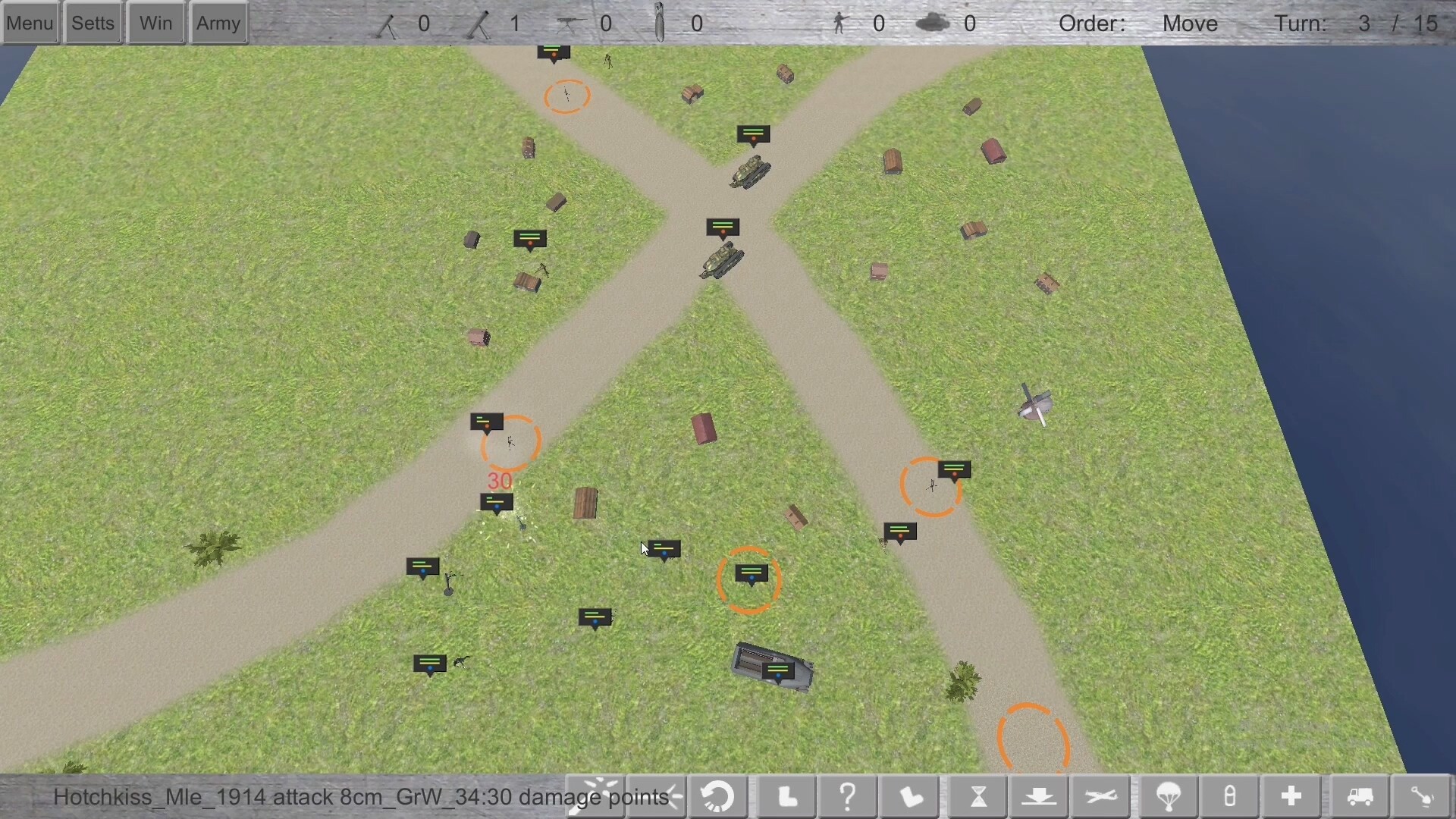This screenshot has width=1456, height=819.
Task: Open the Menu panel
Action: coord(29,22)
